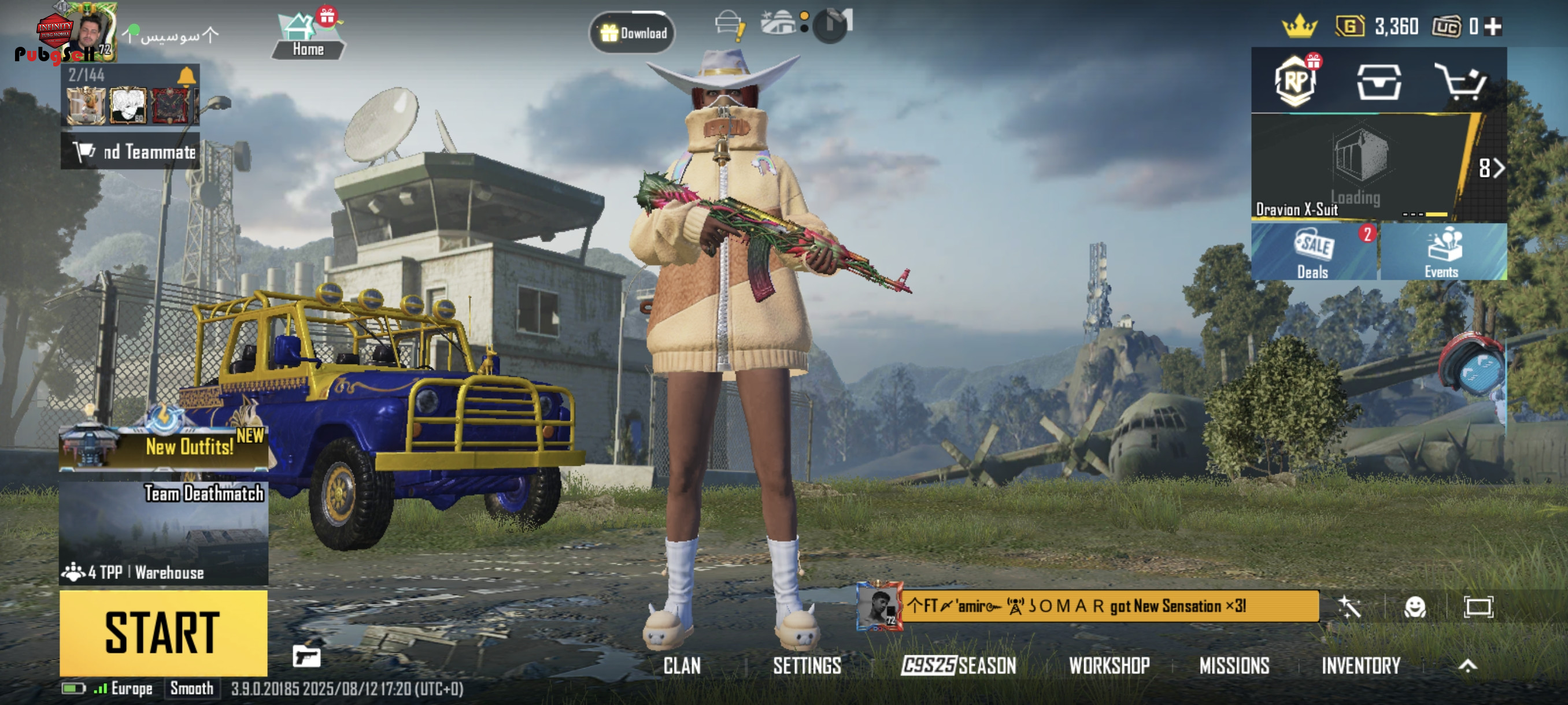Open the CLAN menu
The width and height of the screenshot is (1568, 705).
[x=682, y=666]
